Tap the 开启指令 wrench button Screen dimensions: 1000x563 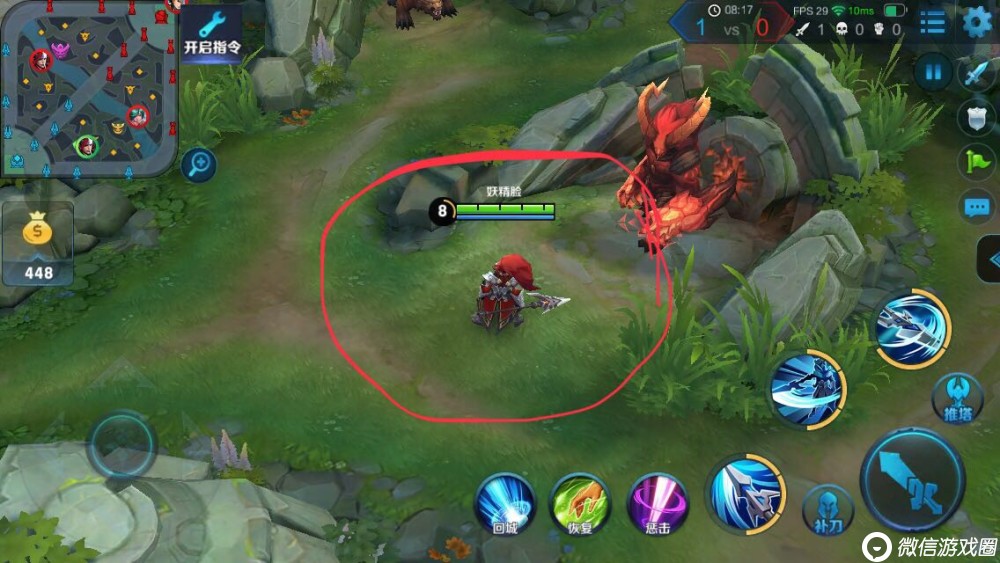(212, 32)
